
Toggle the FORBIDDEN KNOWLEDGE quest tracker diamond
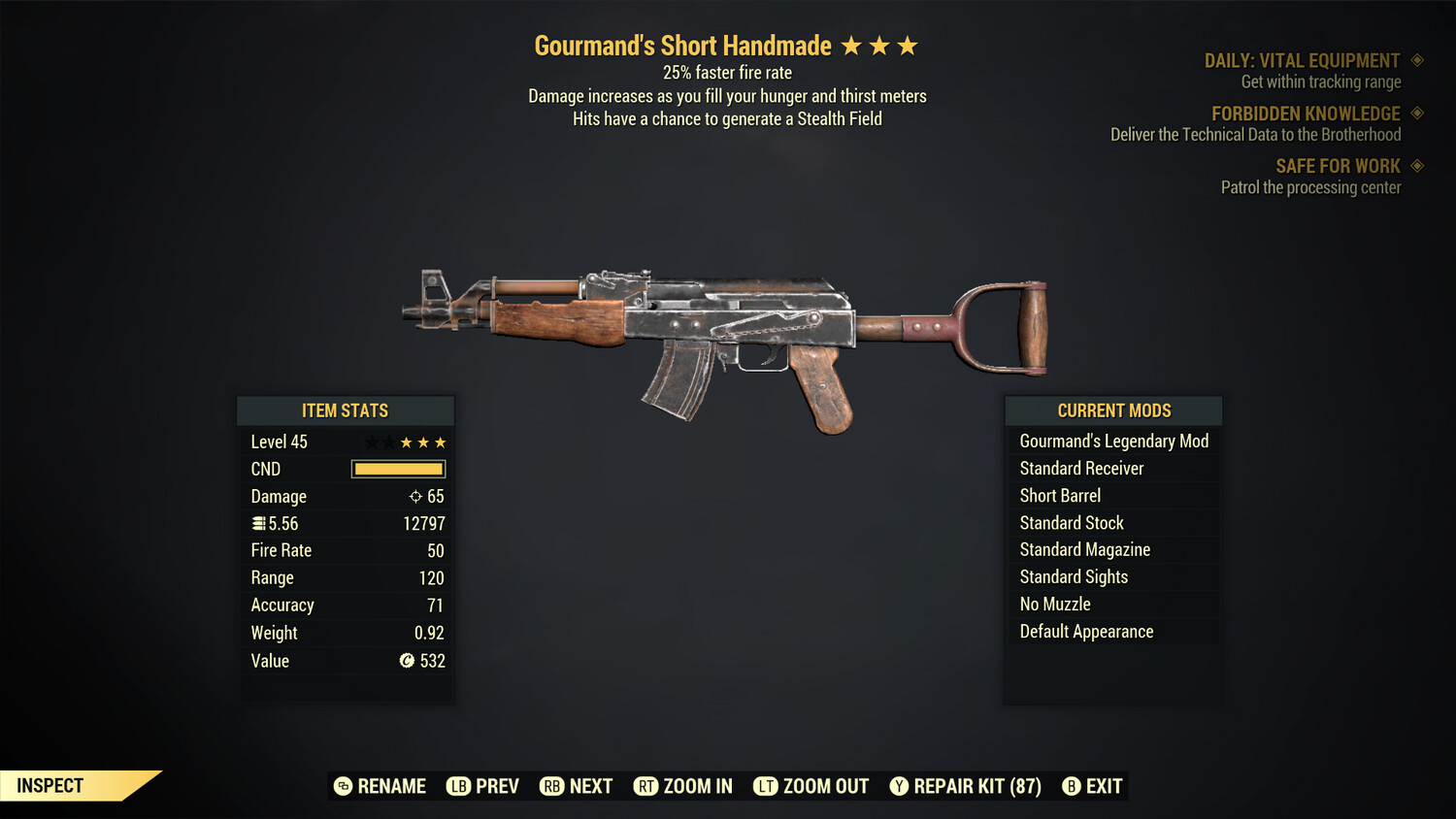click(x=1417, y=113)
